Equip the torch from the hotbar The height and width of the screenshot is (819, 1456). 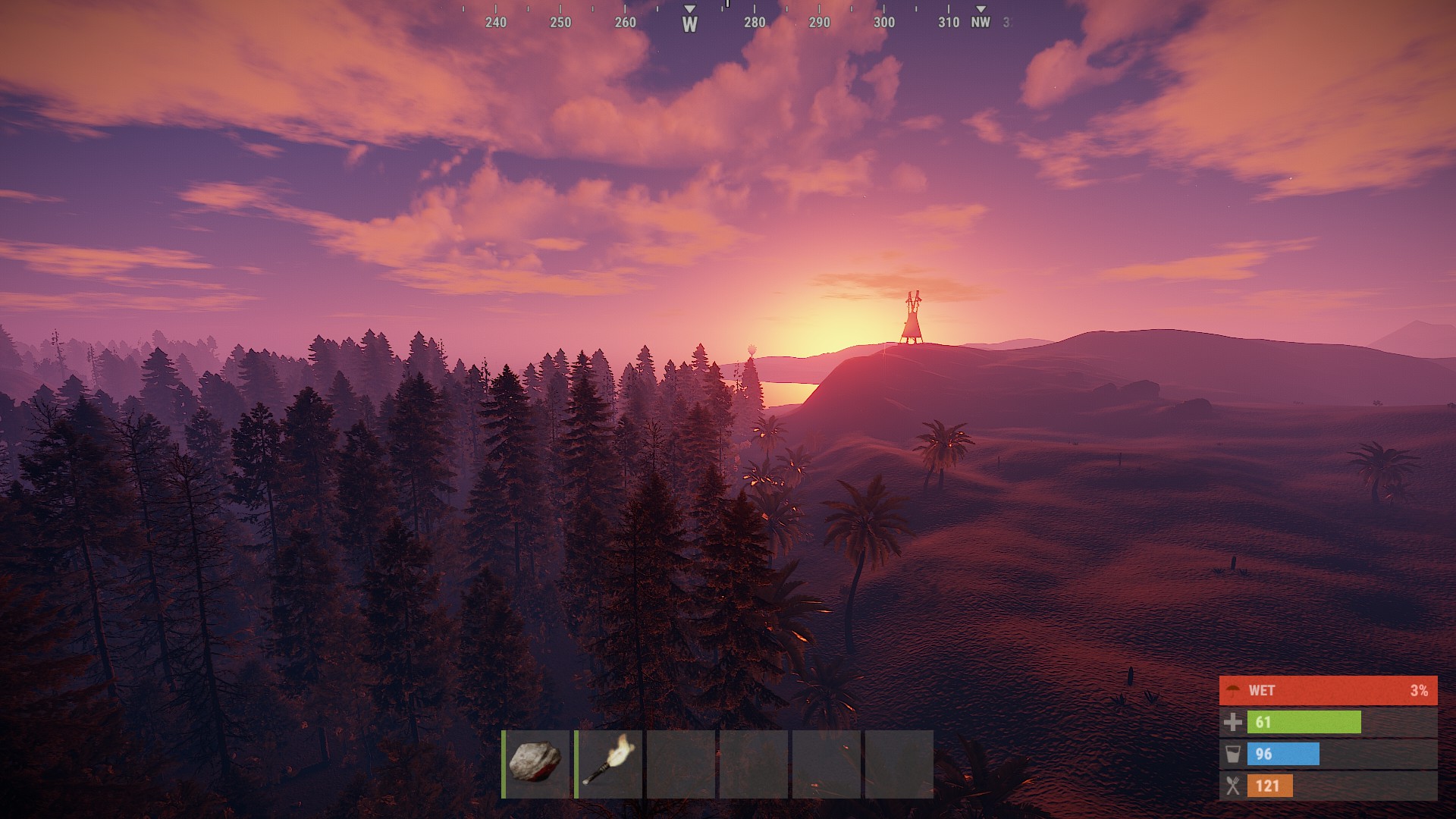(x=609, y=763)
